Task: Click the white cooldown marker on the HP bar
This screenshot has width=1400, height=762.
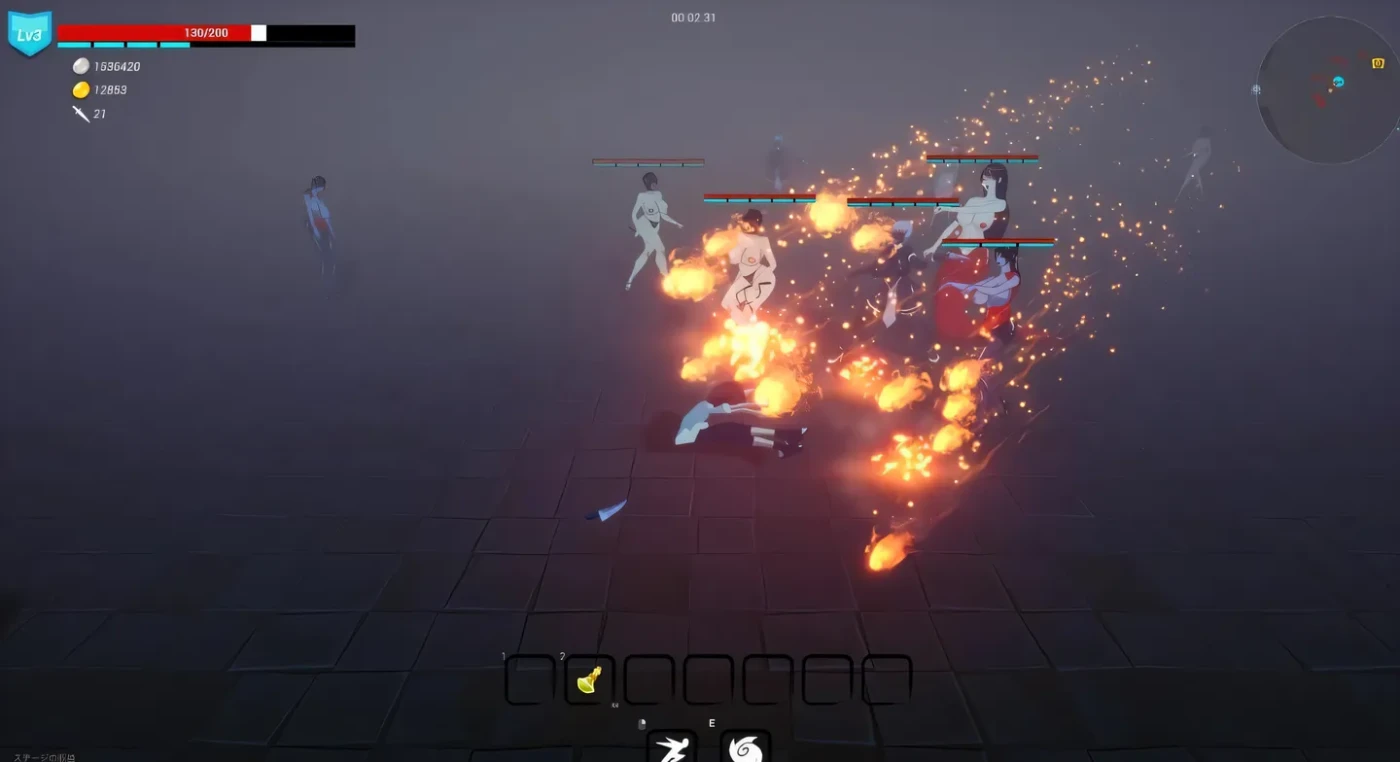Action: [258, 31]
